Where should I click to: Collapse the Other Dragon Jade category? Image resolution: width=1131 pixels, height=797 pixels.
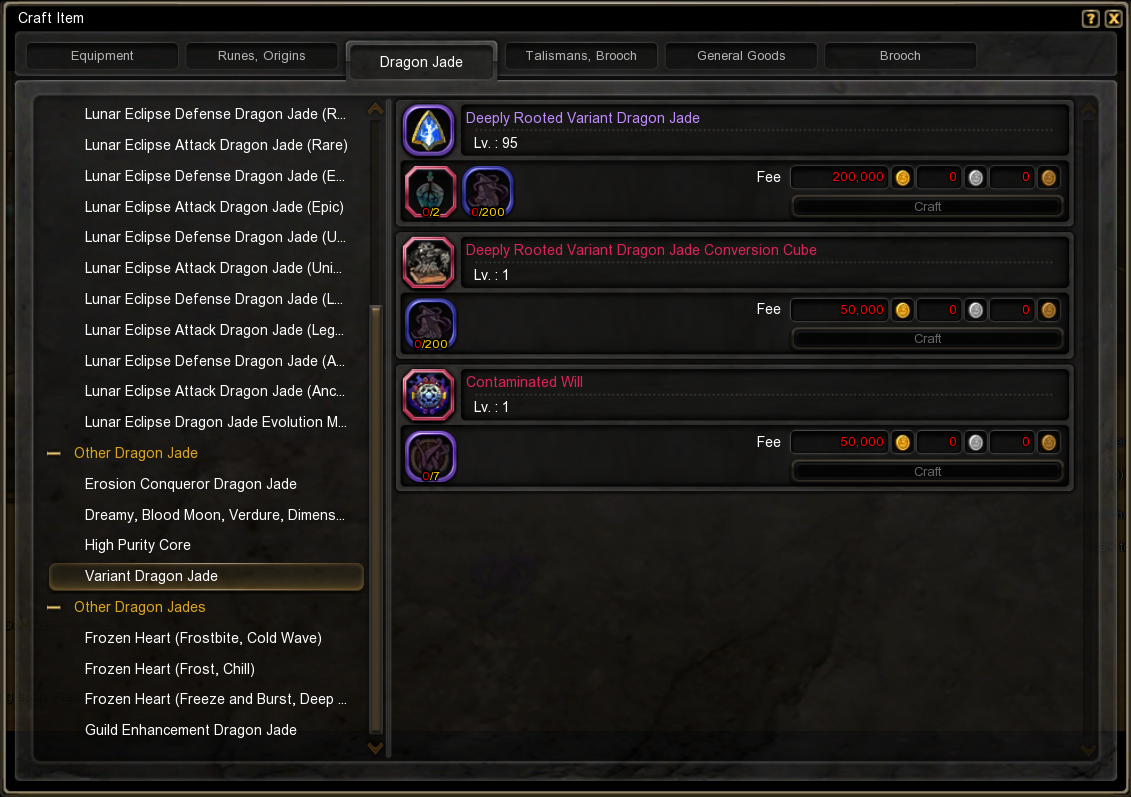55,453
